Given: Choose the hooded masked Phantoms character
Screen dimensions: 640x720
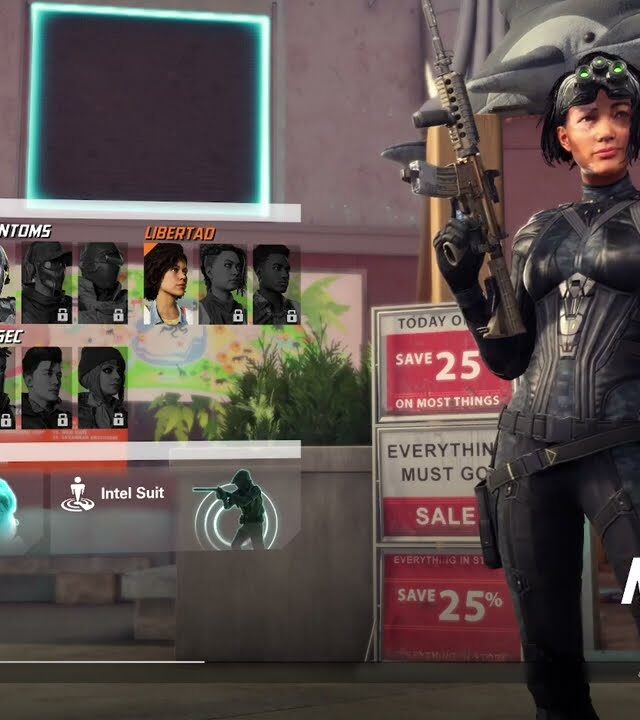Looking at the screenshot, I should pyautogui.click(x=102, y=282).
